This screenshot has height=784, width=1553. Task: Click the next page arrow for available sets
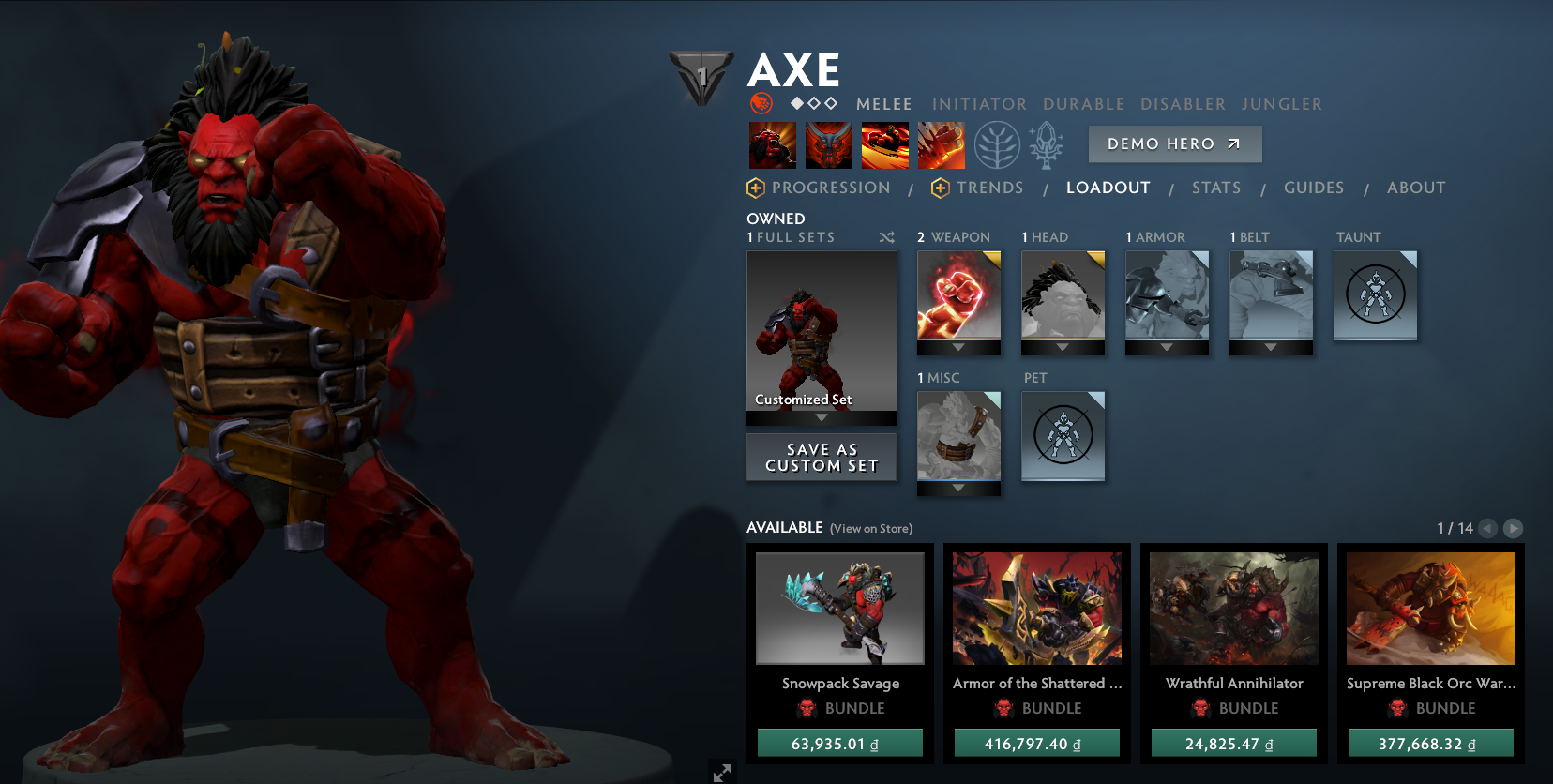[1514, 528]
